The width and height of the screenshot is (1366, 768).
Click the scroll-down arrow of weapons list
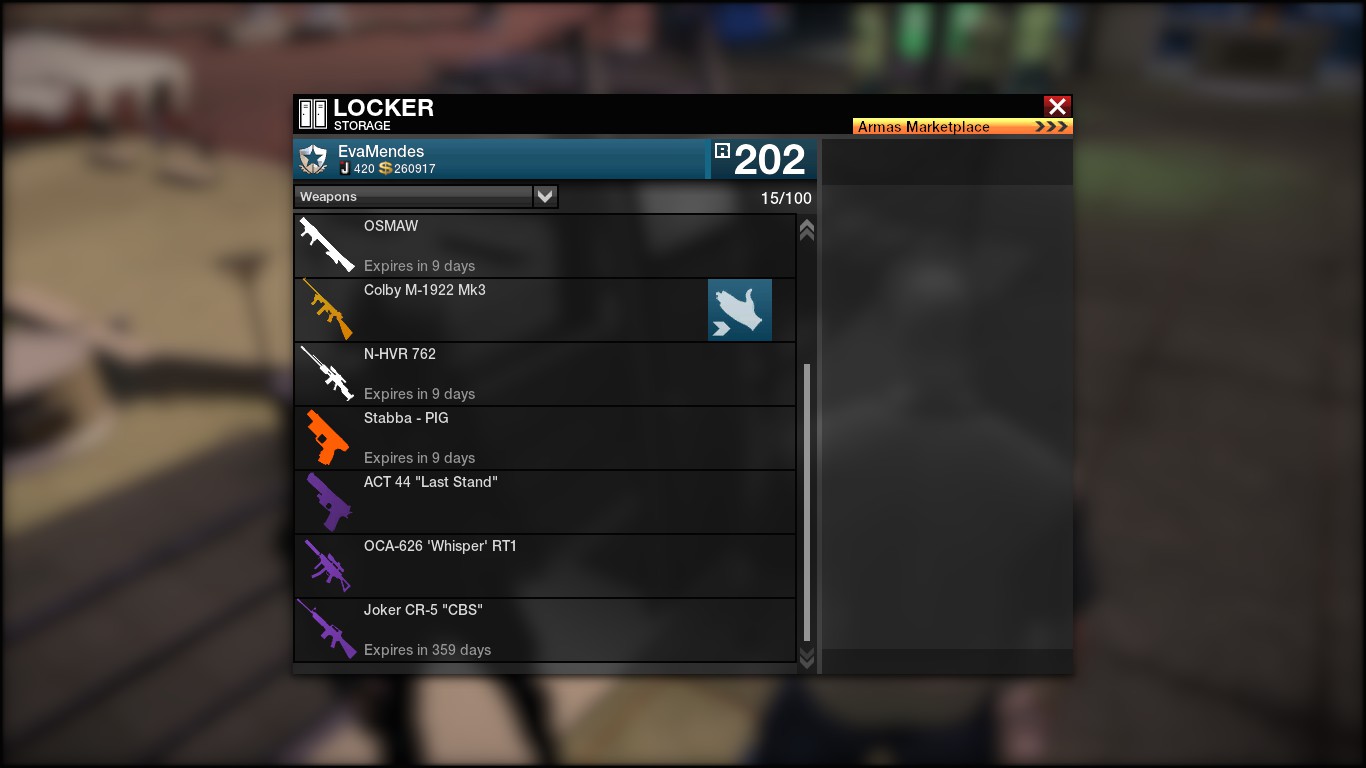click(807, 657)
